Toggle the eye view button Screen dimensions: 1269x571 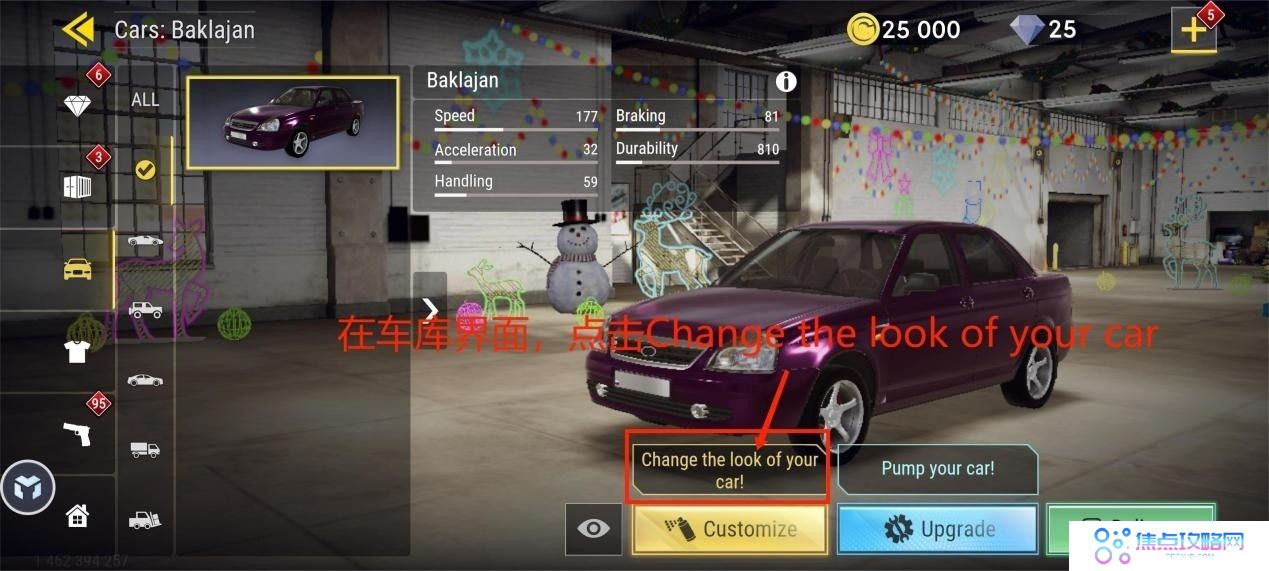coord(593,529)
